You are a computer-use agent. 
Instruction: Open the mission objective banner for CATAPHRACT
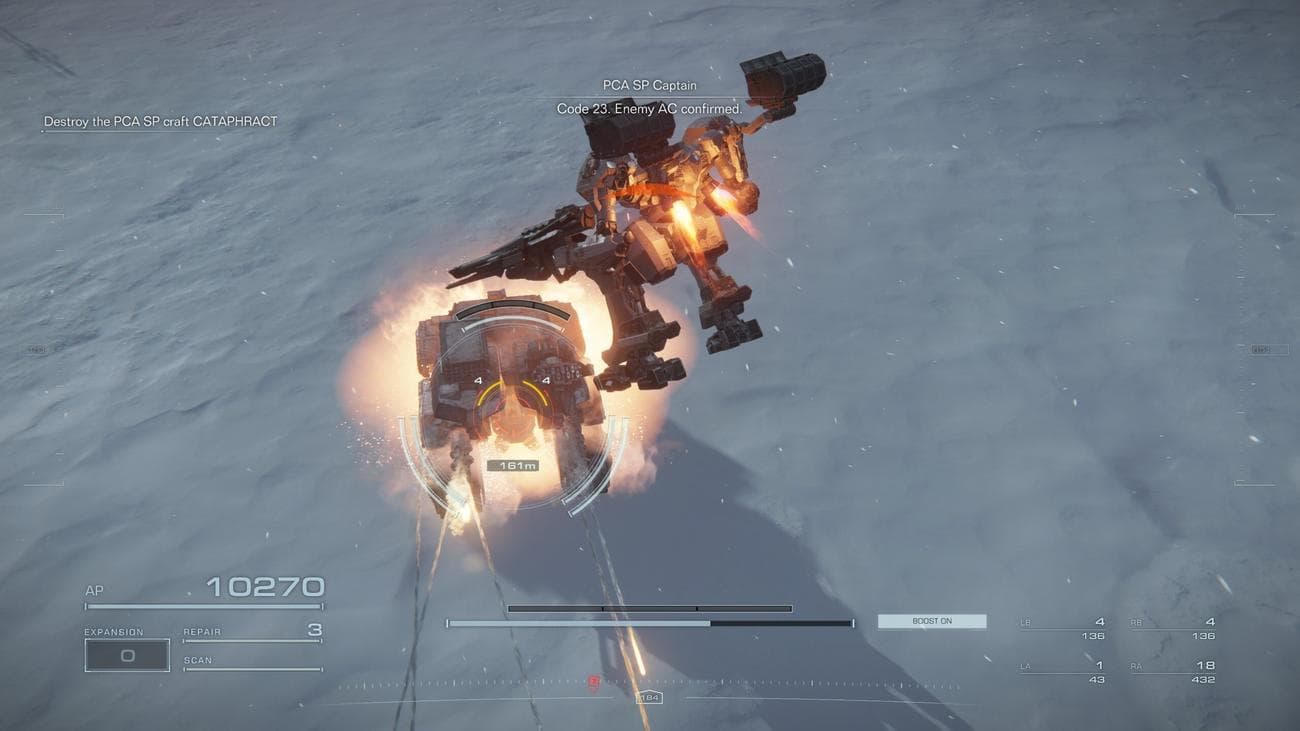(x=161, y=120)
